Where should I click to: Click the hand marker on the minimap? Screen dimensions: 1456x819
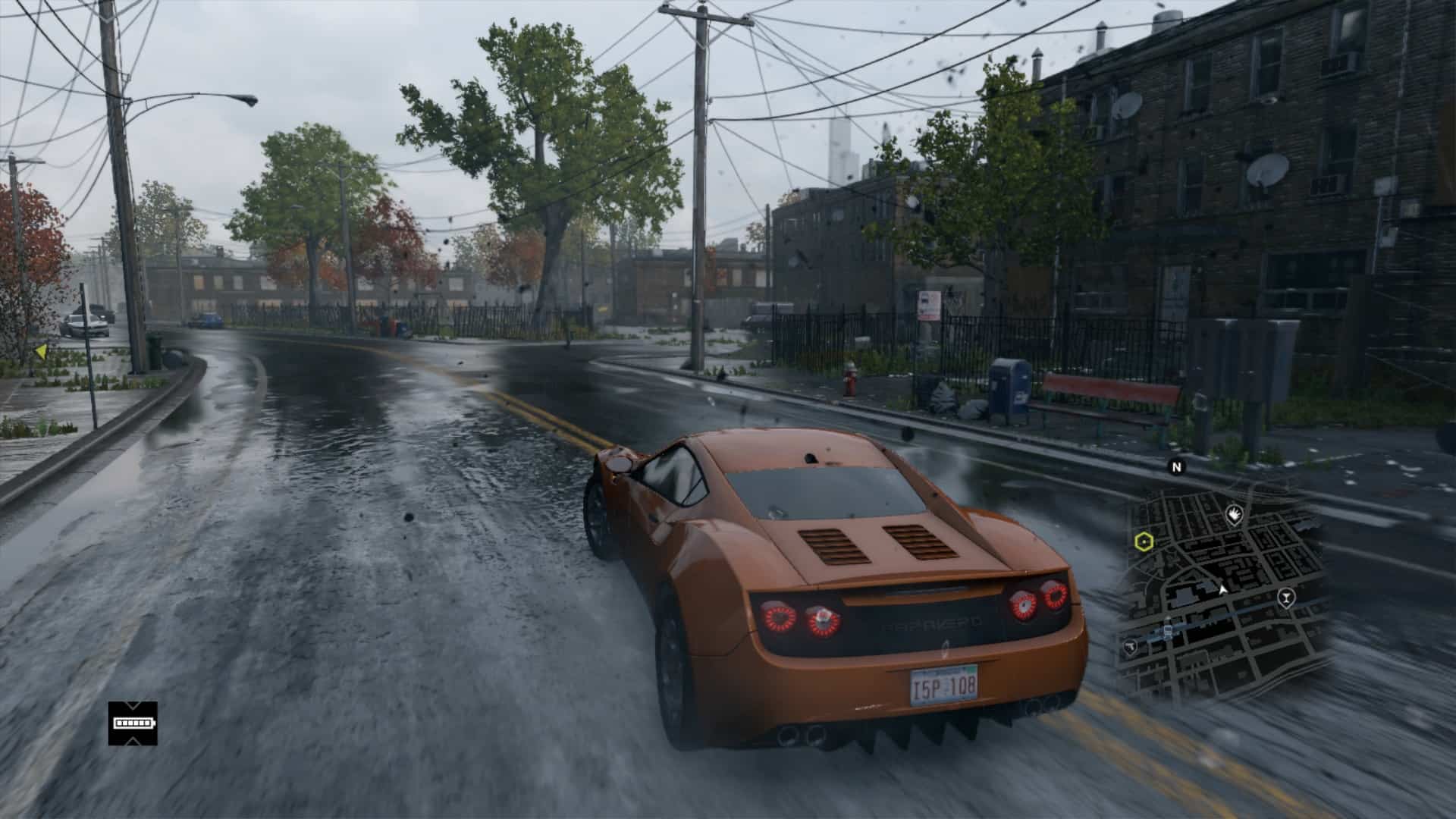pos(1234,516)
